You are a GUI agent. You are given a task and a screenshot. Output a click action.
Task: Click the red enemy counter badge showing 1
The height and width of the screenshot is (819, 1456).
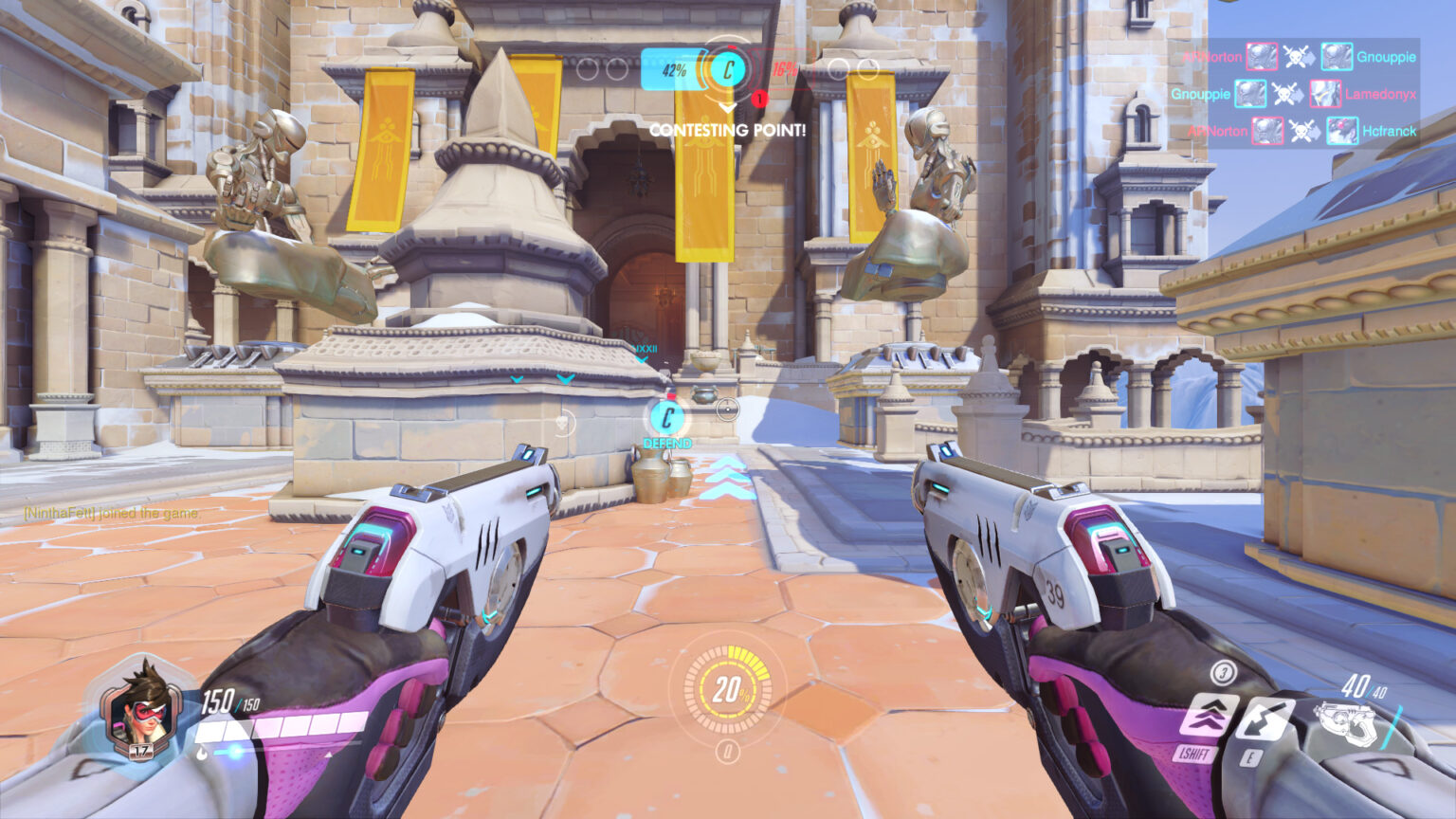click(759, 96)
